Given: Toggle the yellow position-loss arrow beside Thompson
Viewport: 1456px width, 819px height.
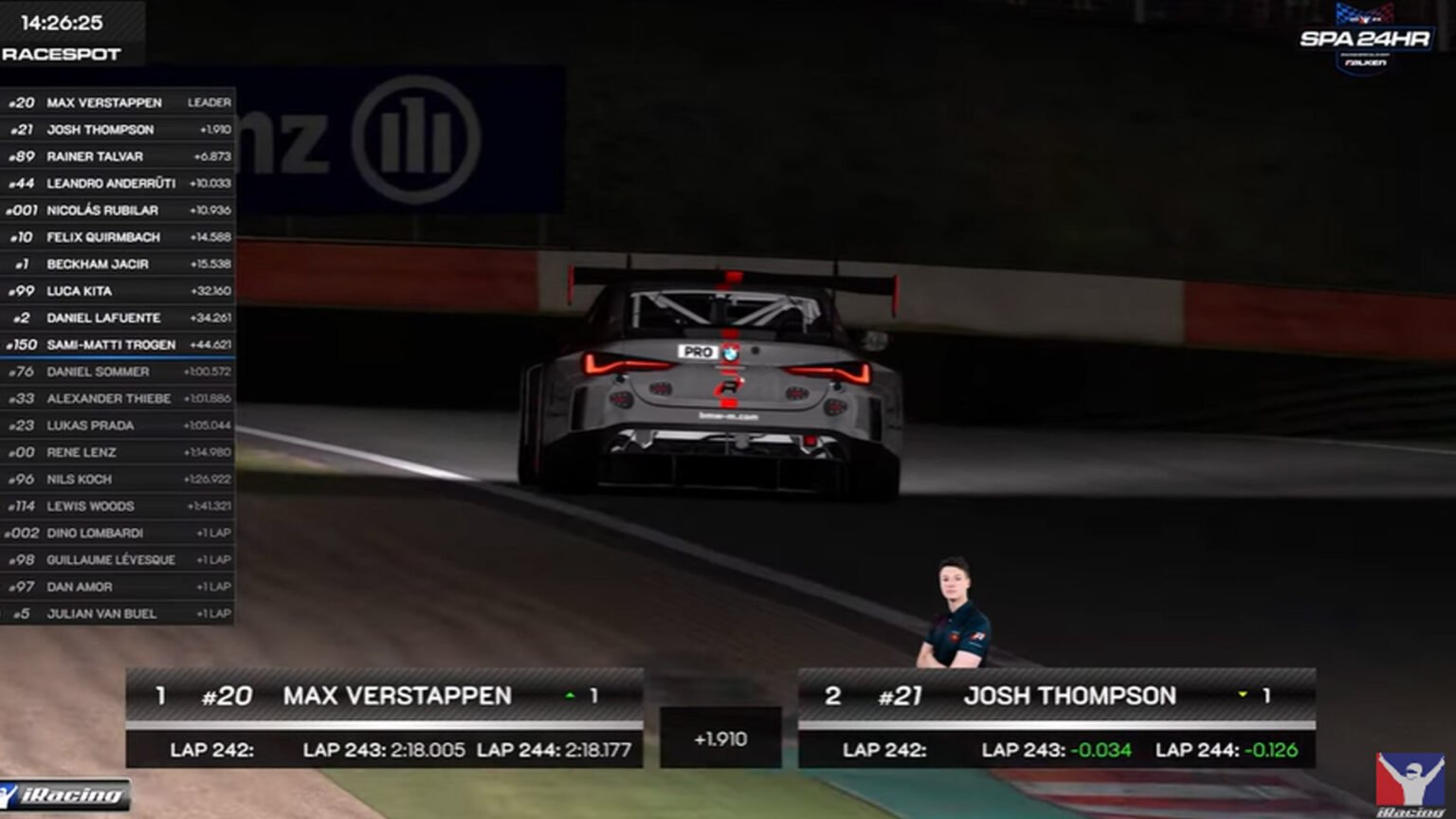Looking at the screenshot, I should click(1245, 695).
